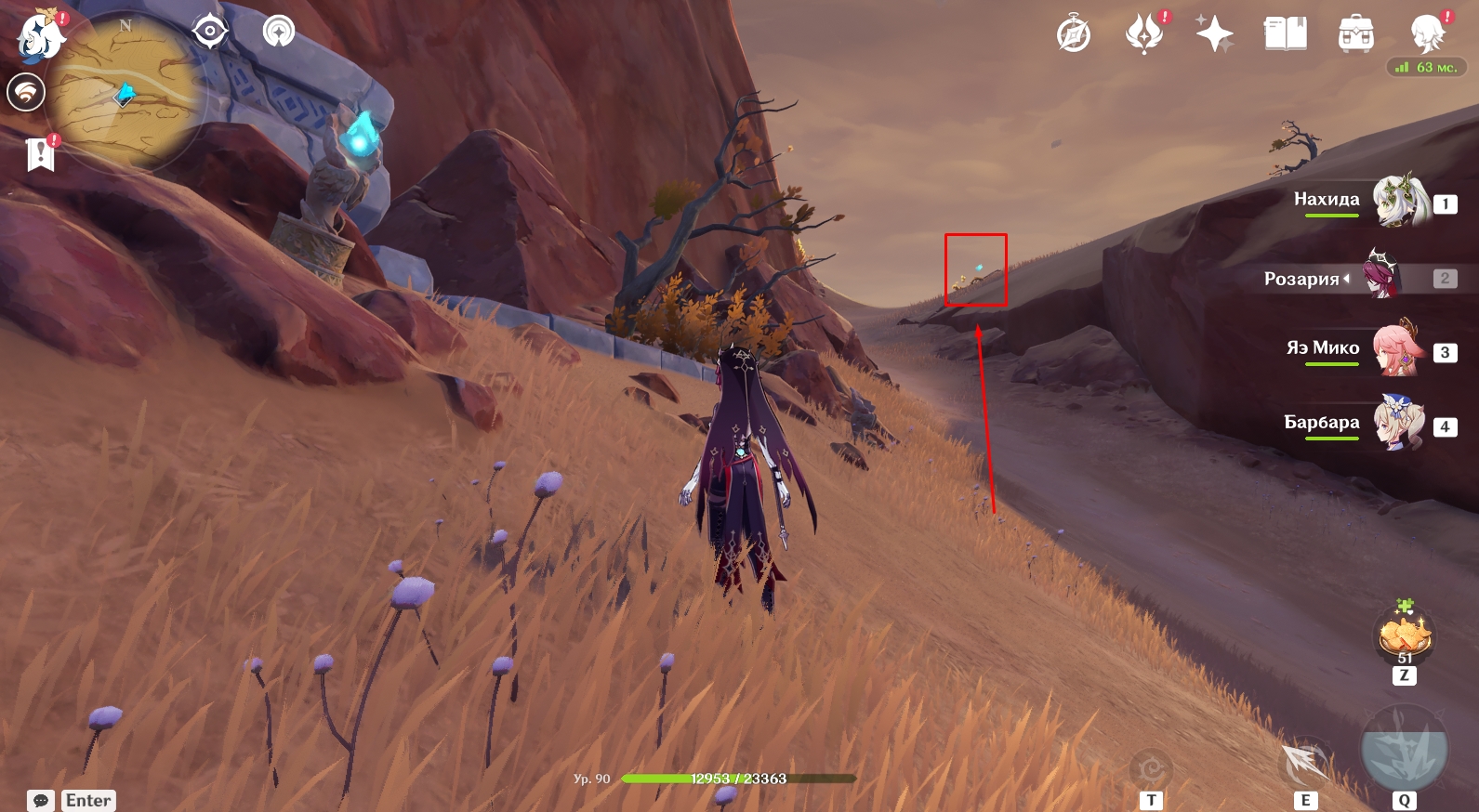Open the quest marker icon with exclamation

point(41,154)
